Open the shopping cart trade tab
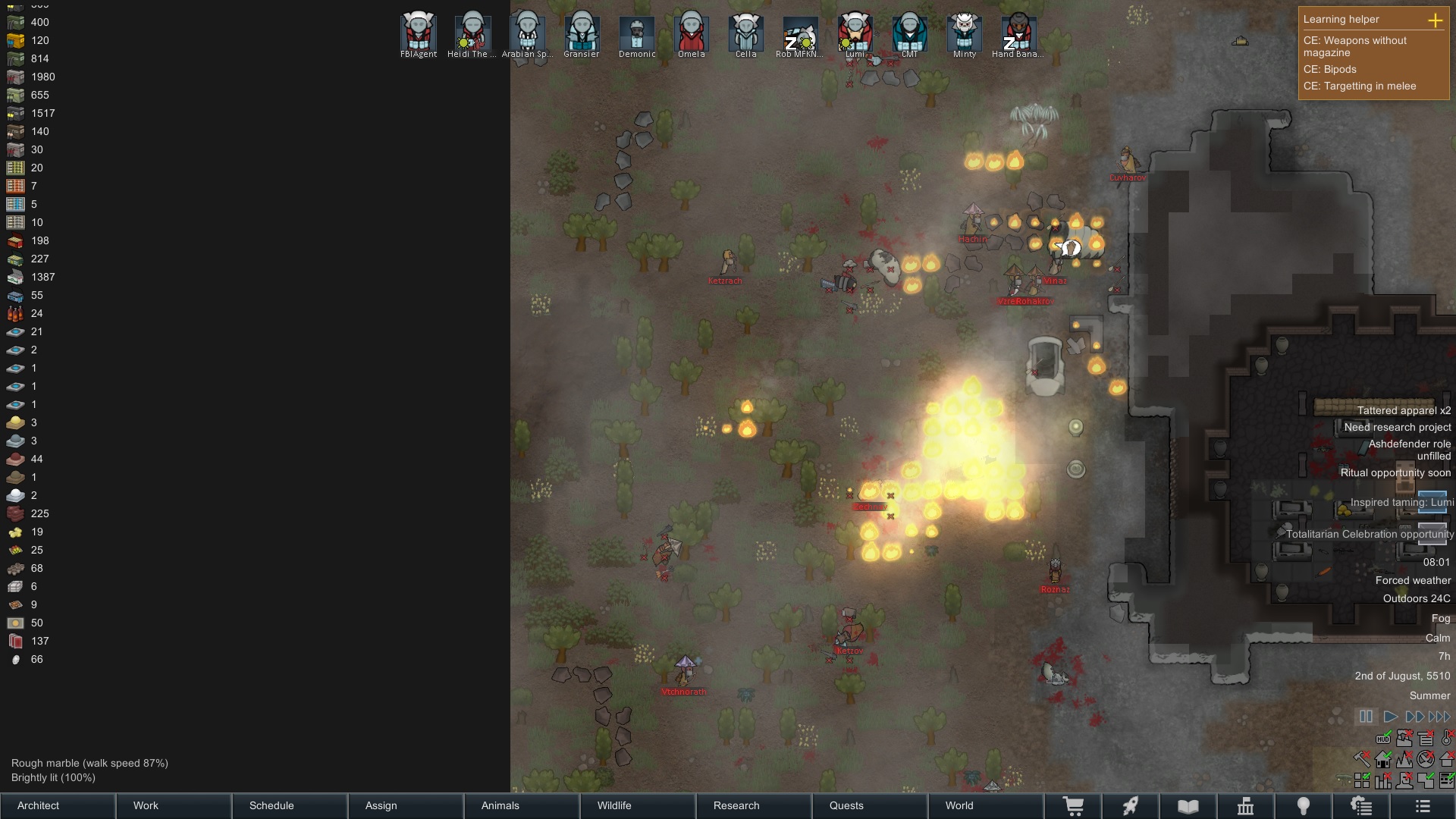Viewport: 1456px width, 819px height. [x=1075, y=806]
